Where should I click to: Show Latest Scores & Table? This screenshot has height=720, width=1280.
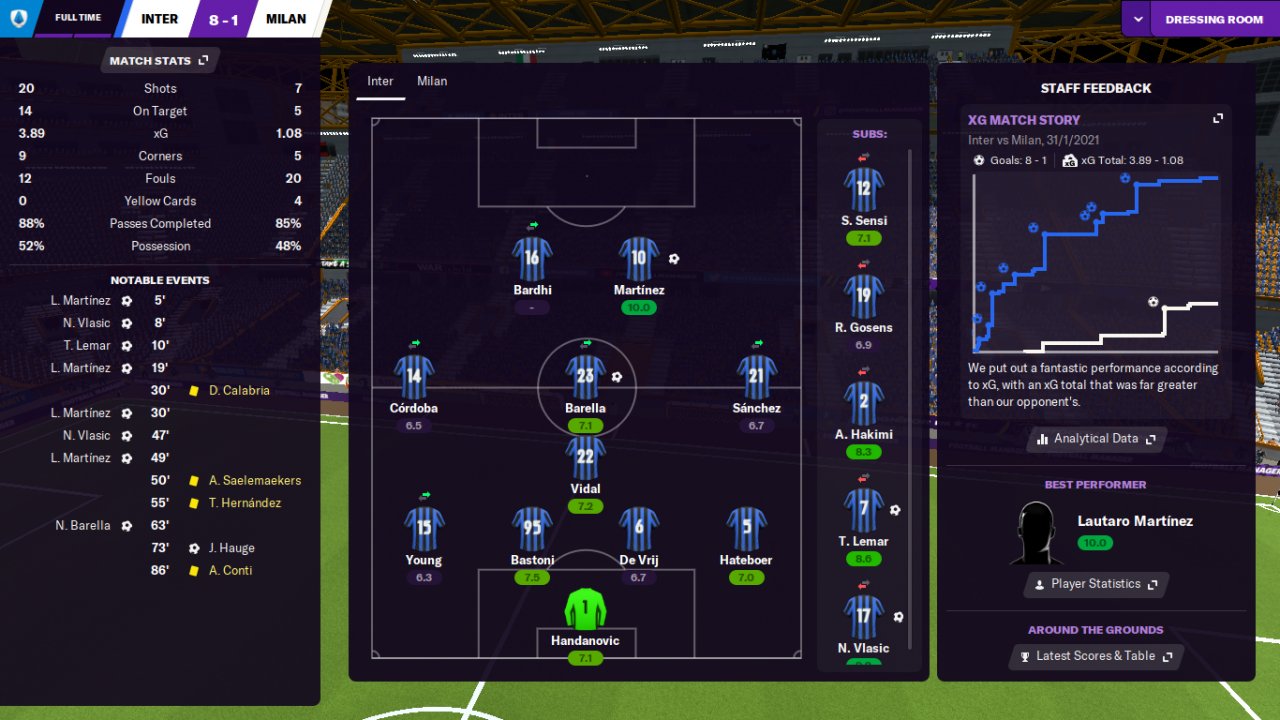pos(1096,656)
